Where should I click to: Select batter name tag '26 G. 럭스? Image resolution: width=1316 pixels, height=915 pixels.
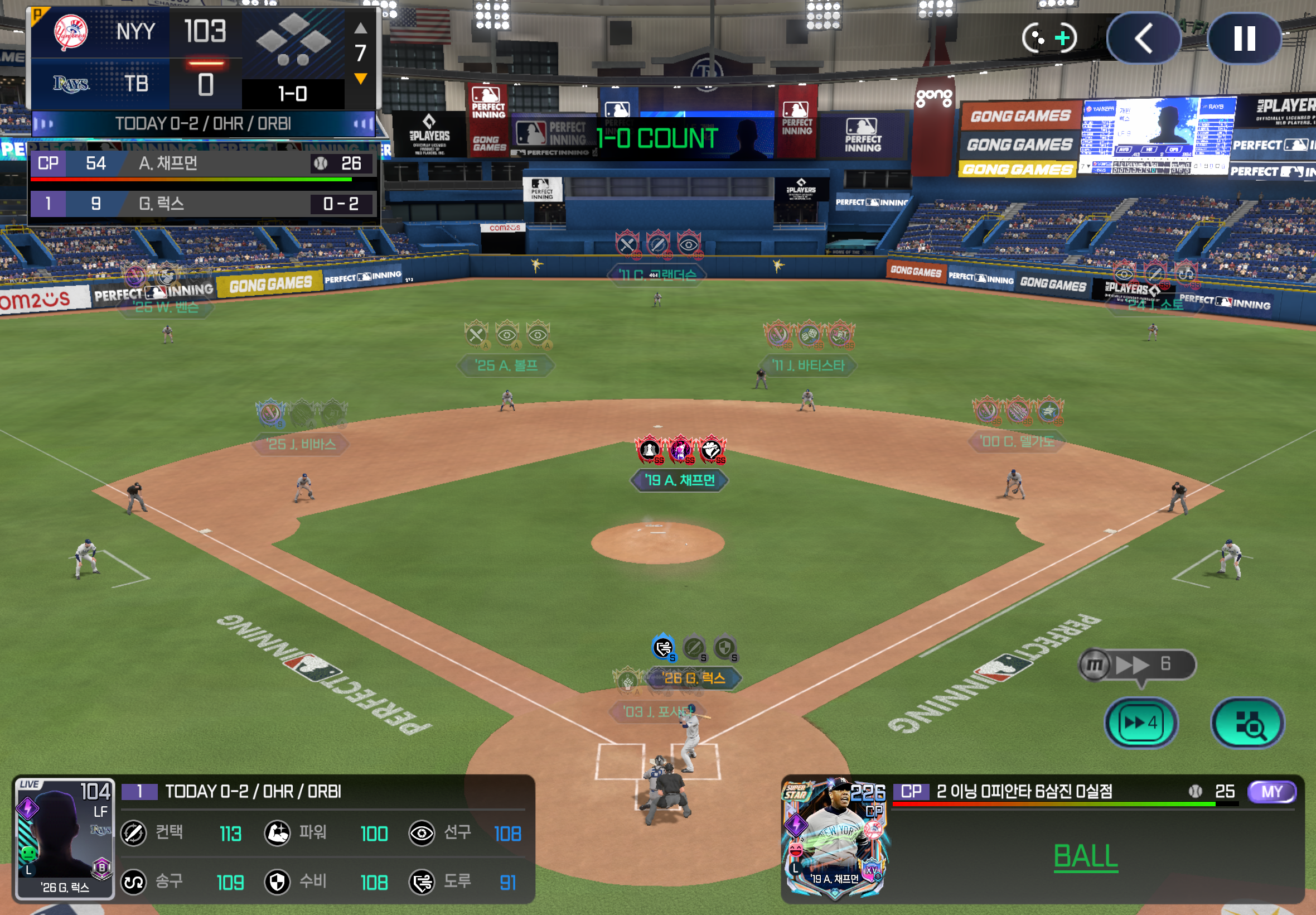[694, 678]
